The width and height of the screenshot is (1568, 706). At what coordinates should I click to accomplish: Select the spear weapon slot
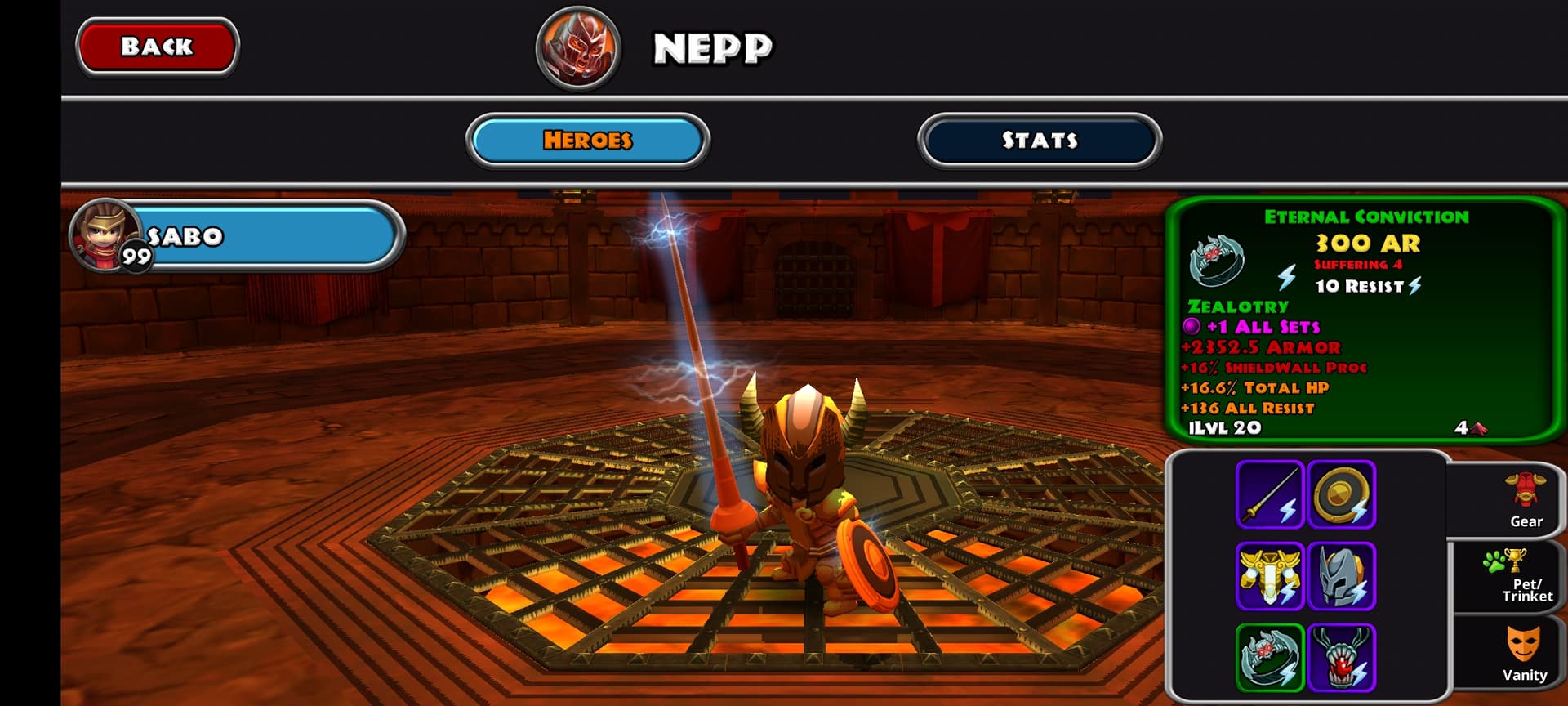click(x=1269, y=494)
